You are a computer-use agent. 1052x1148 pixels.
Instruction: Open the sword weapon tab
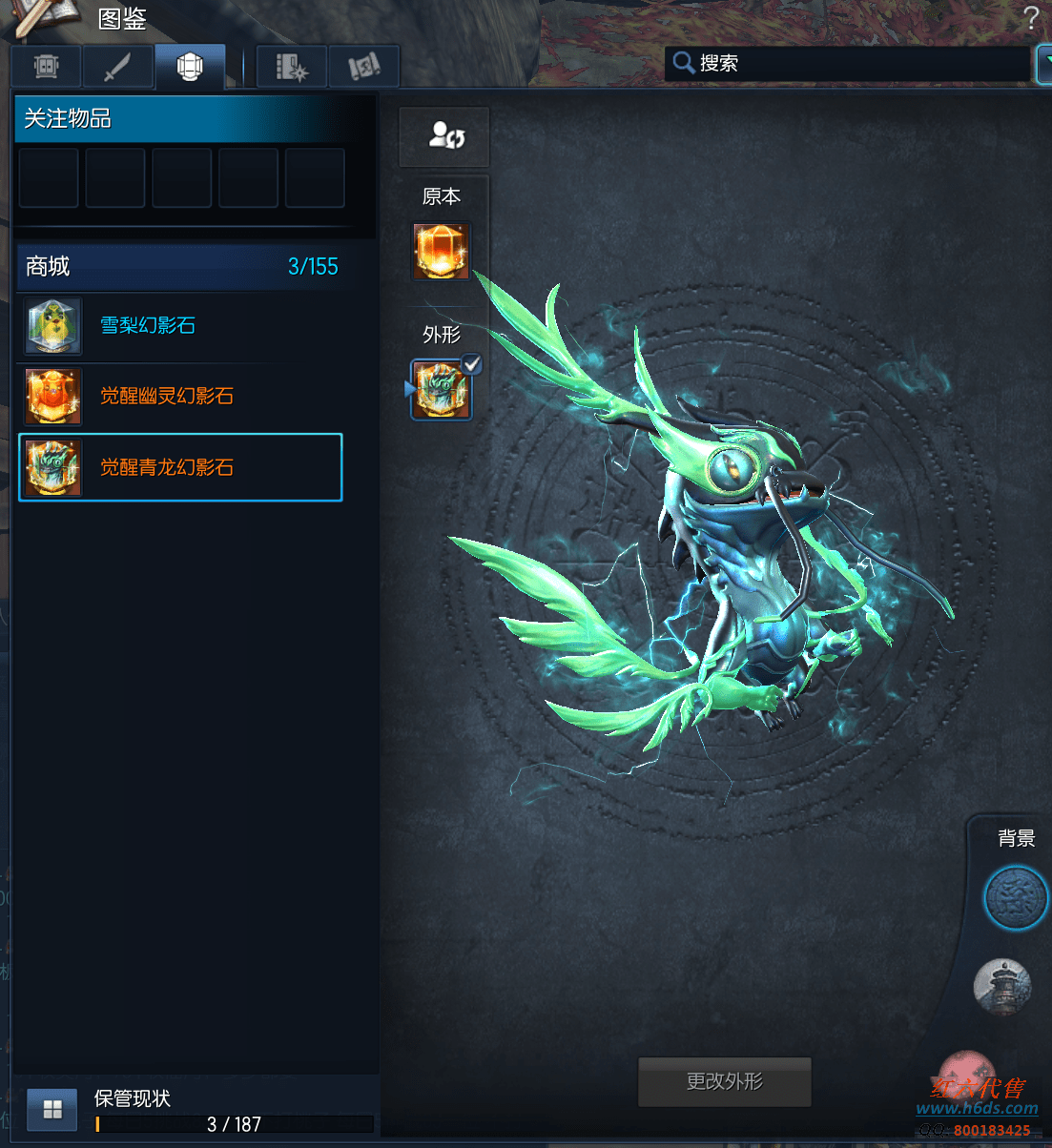click(x=117, y=67)
